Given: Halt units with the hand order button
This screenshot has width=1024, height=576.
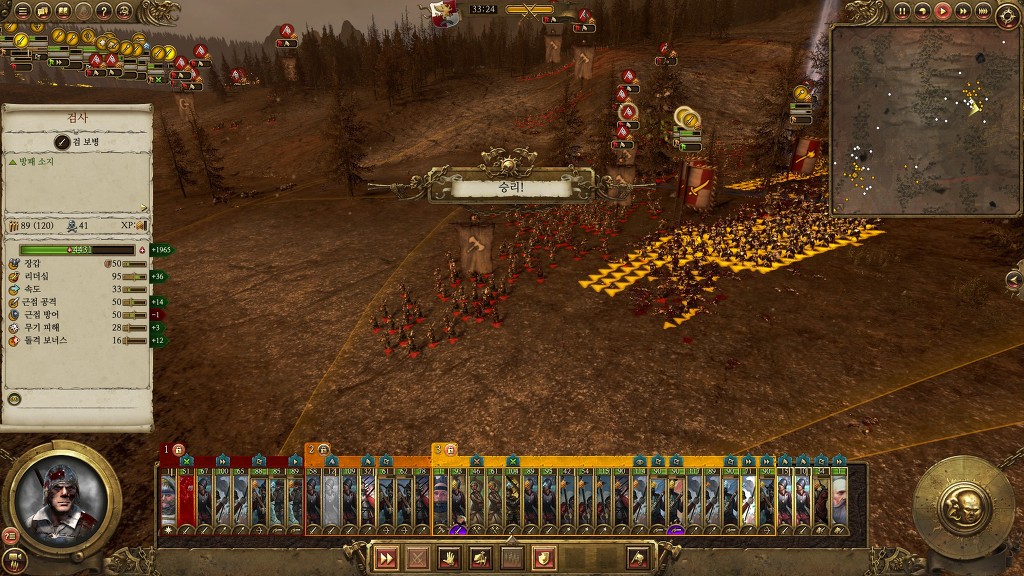Looking at the screenshot, I should [450, 558].
